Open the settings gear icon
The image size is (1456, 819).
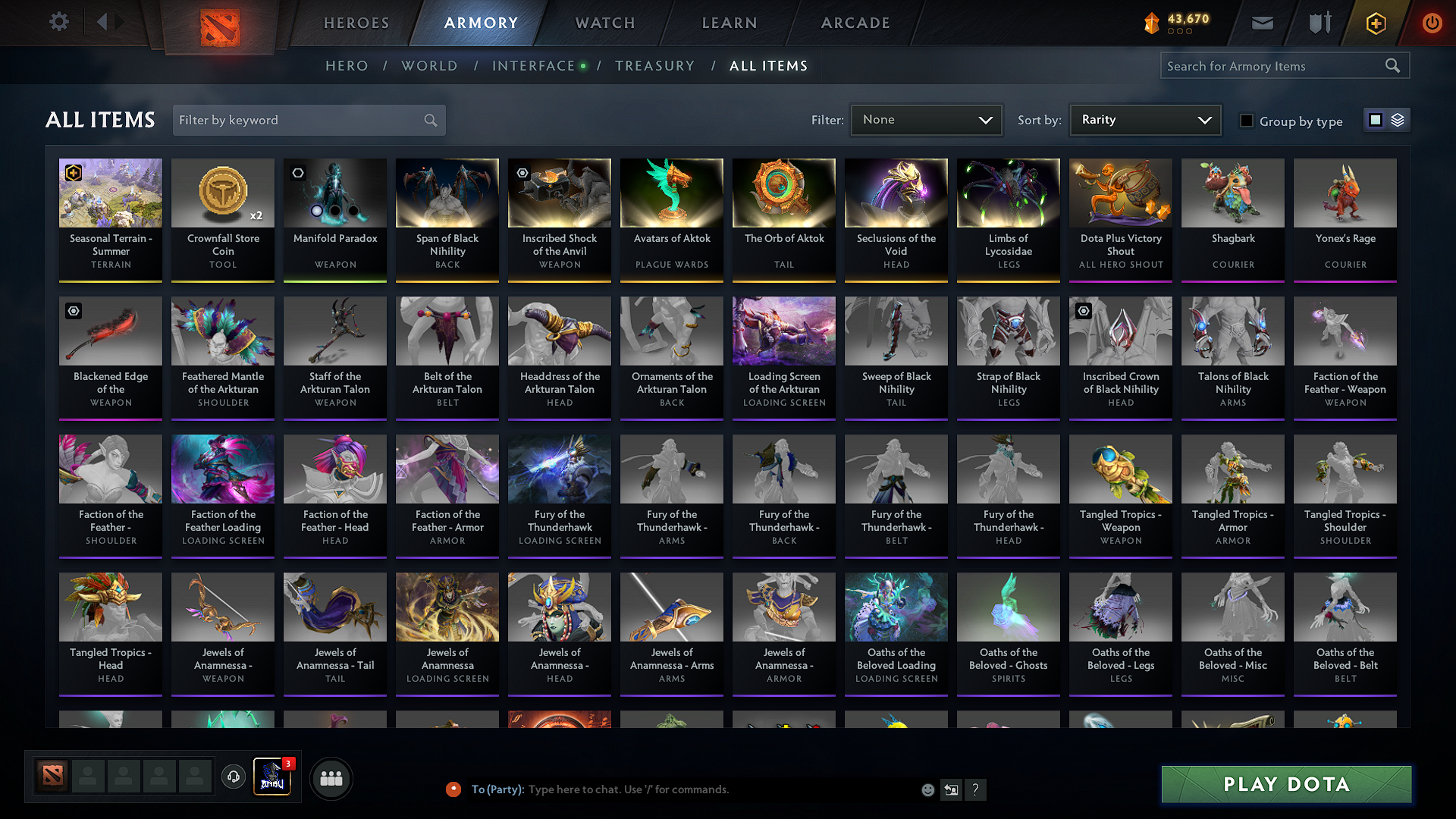pyautogui.click(x=58, y=21)
